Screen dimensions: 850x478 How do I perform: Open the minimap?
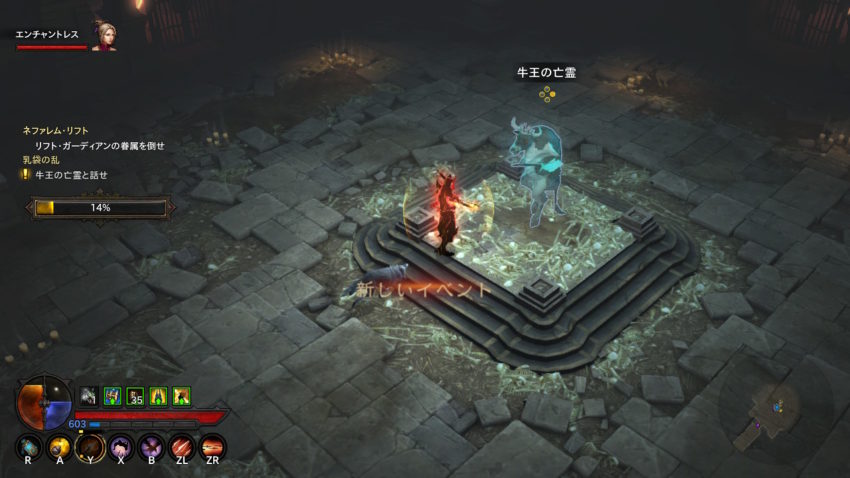click(x=775, y=408)
